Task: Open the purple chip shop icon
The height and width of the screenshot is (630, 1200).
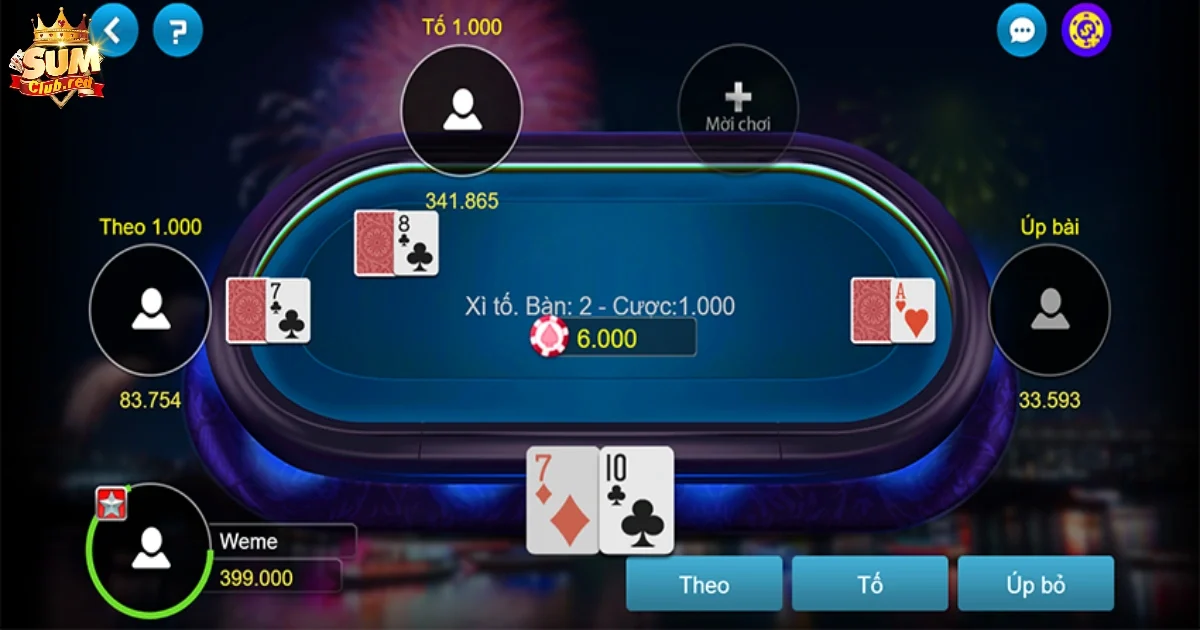Action: pyautogui.click(x=1086, y=31)
